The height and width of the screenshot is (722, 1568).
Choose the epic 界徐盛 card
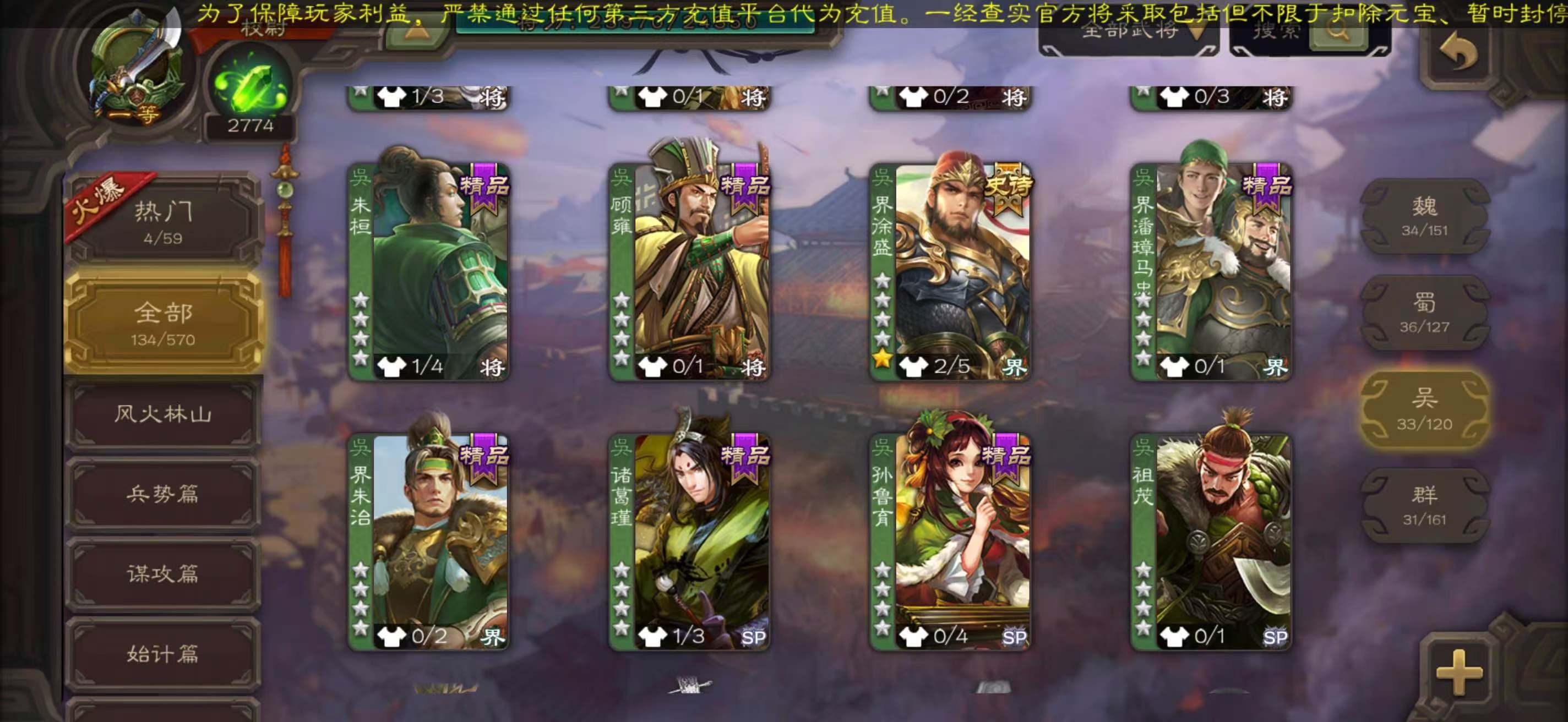point(950,271)
